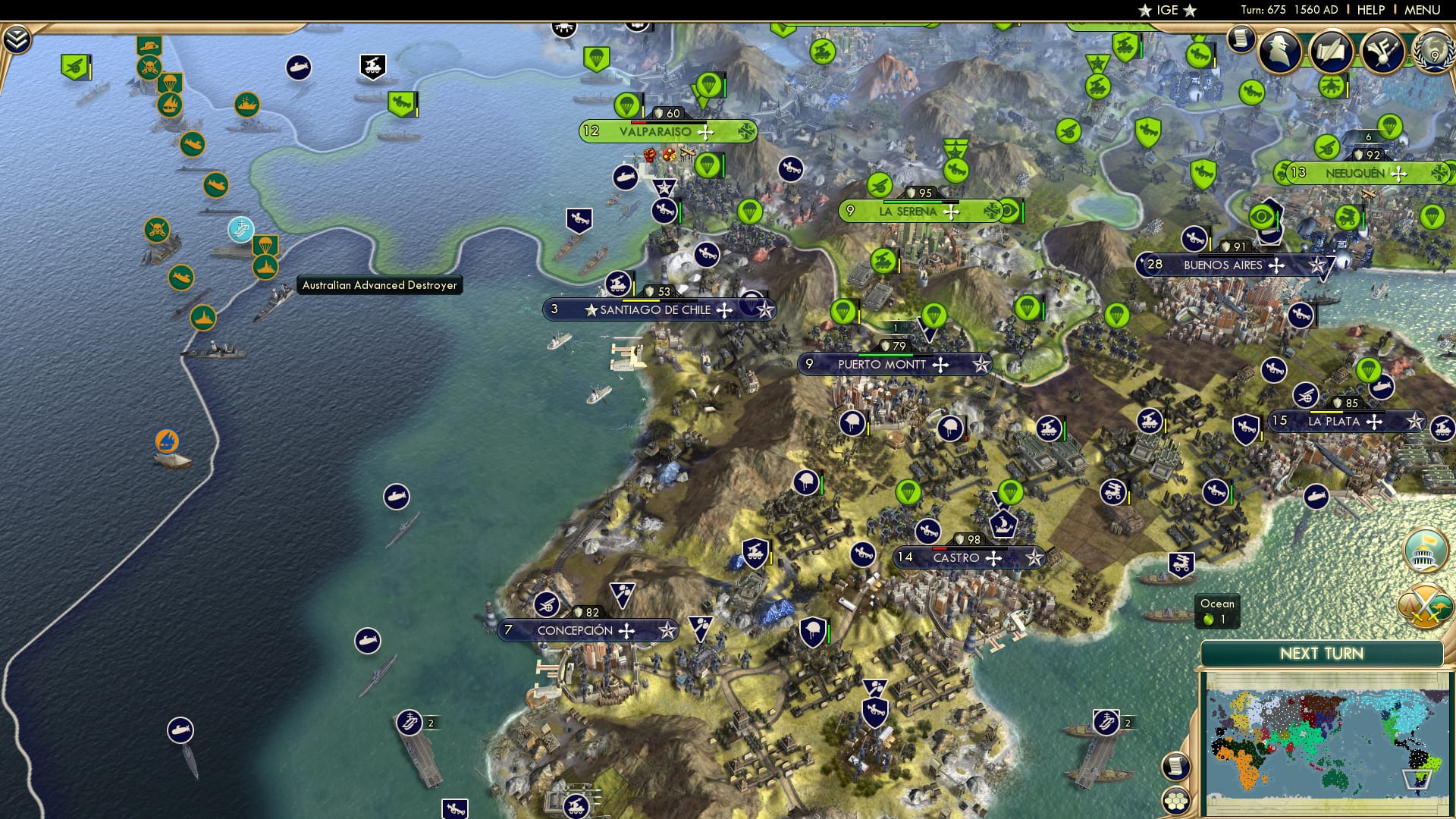Screen dimensions: 1456x819
Task: Select the submarine unit flag near Concepción
Action: pyautogui.click(x=369, y=639)
